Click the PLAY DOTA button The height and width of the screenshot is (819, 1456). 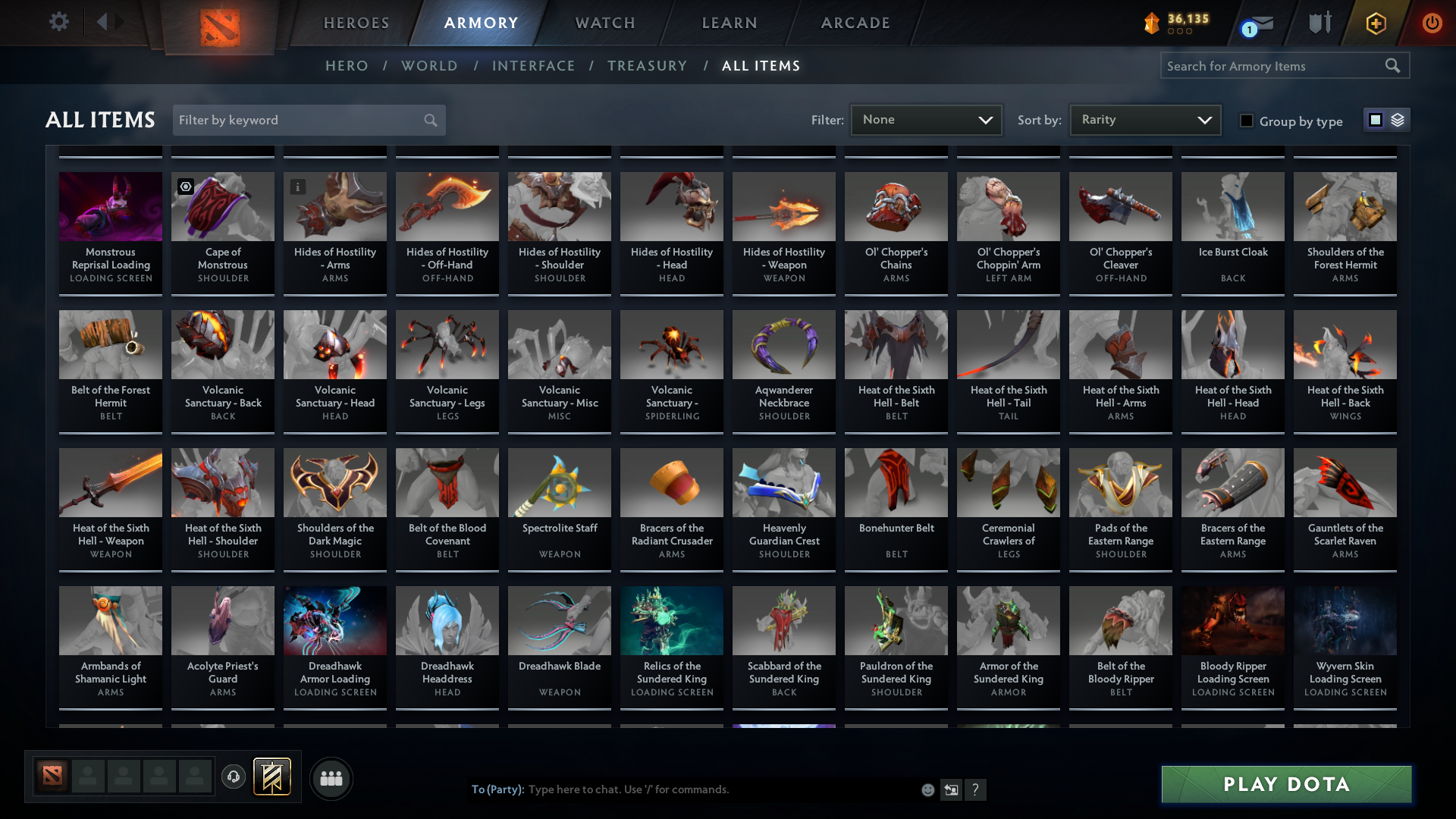1285,785
